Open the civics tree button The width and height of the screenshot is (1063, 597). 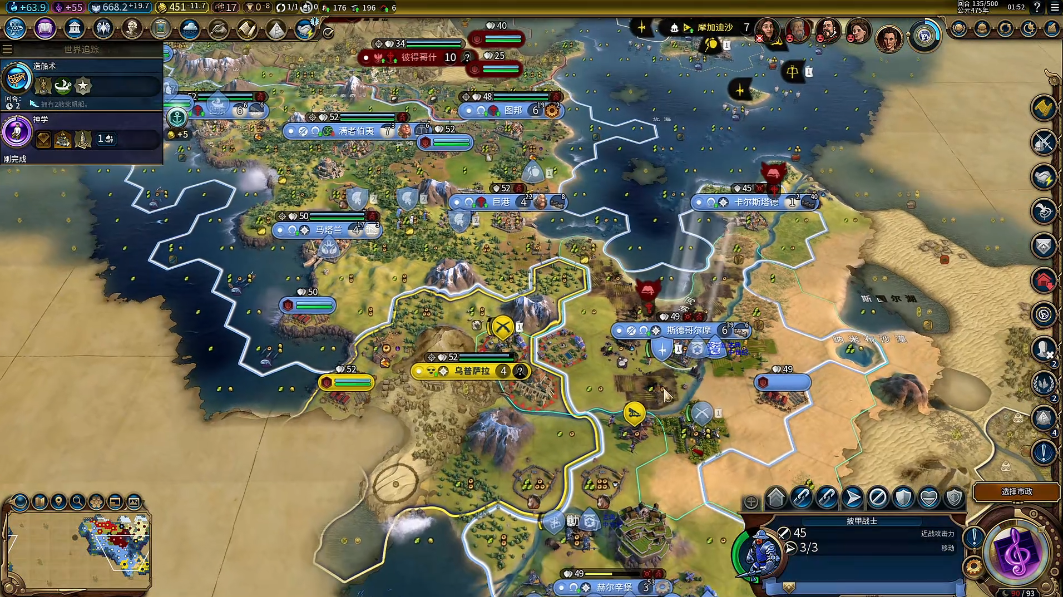[x=45, y=28]
